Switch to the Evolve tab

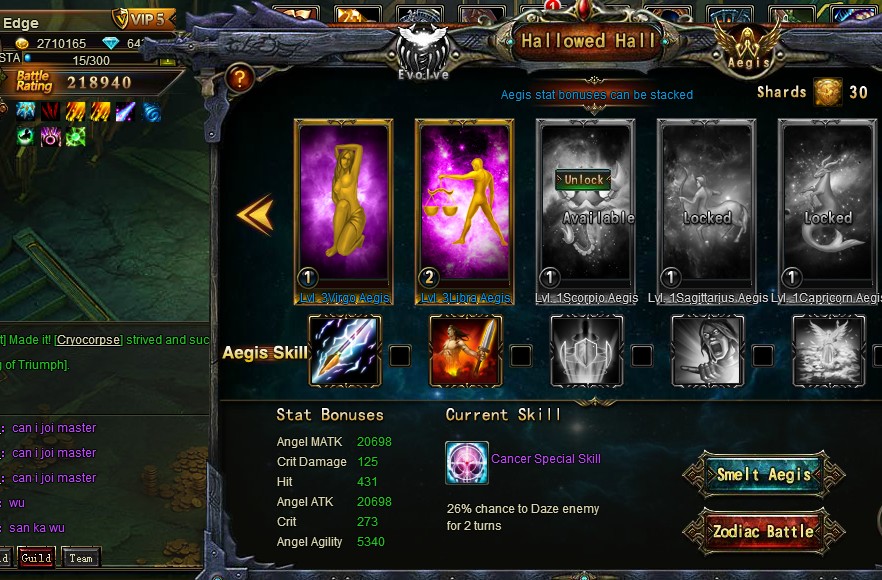[x=422, y=52]
